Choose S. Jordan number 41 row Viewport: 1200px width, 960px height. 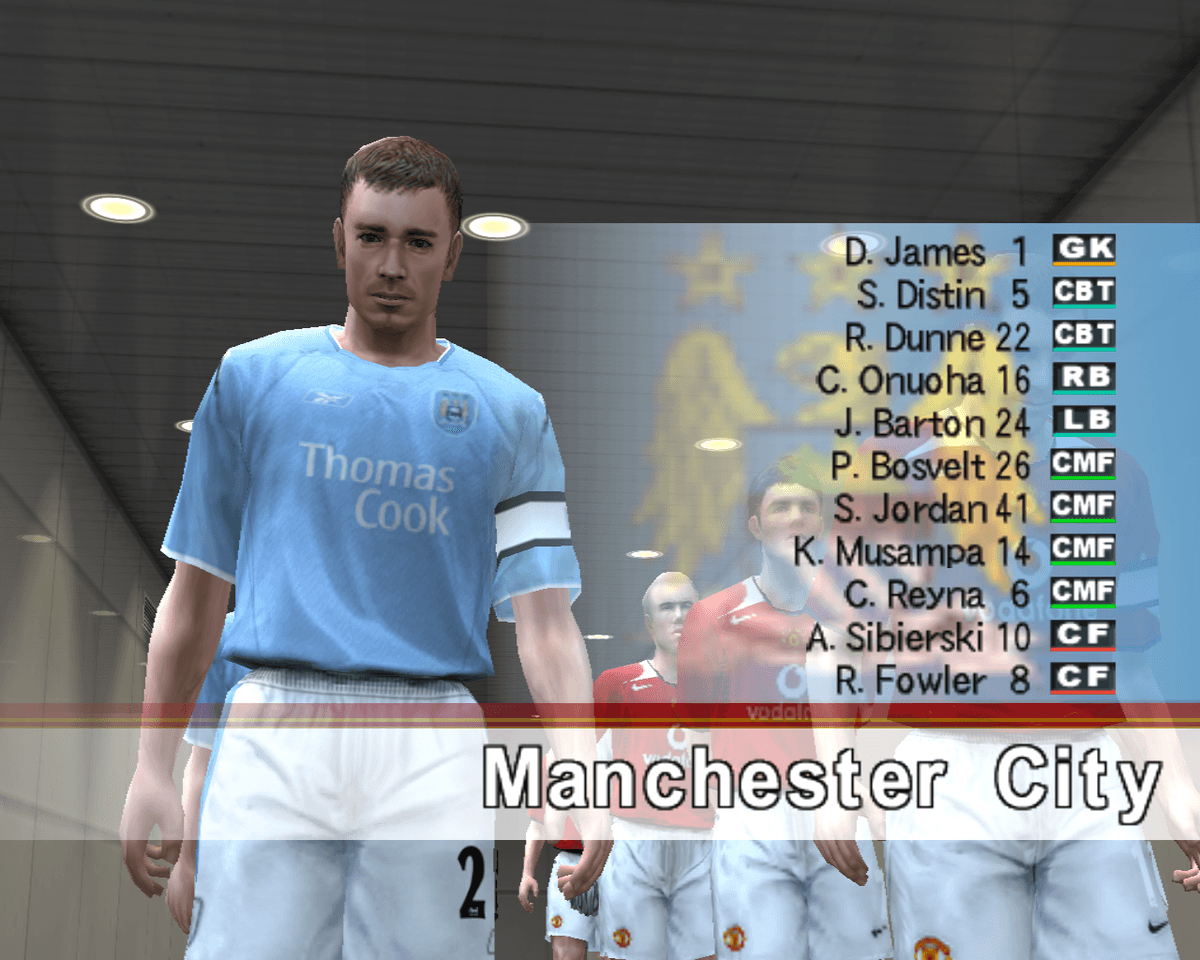(930, 510)
